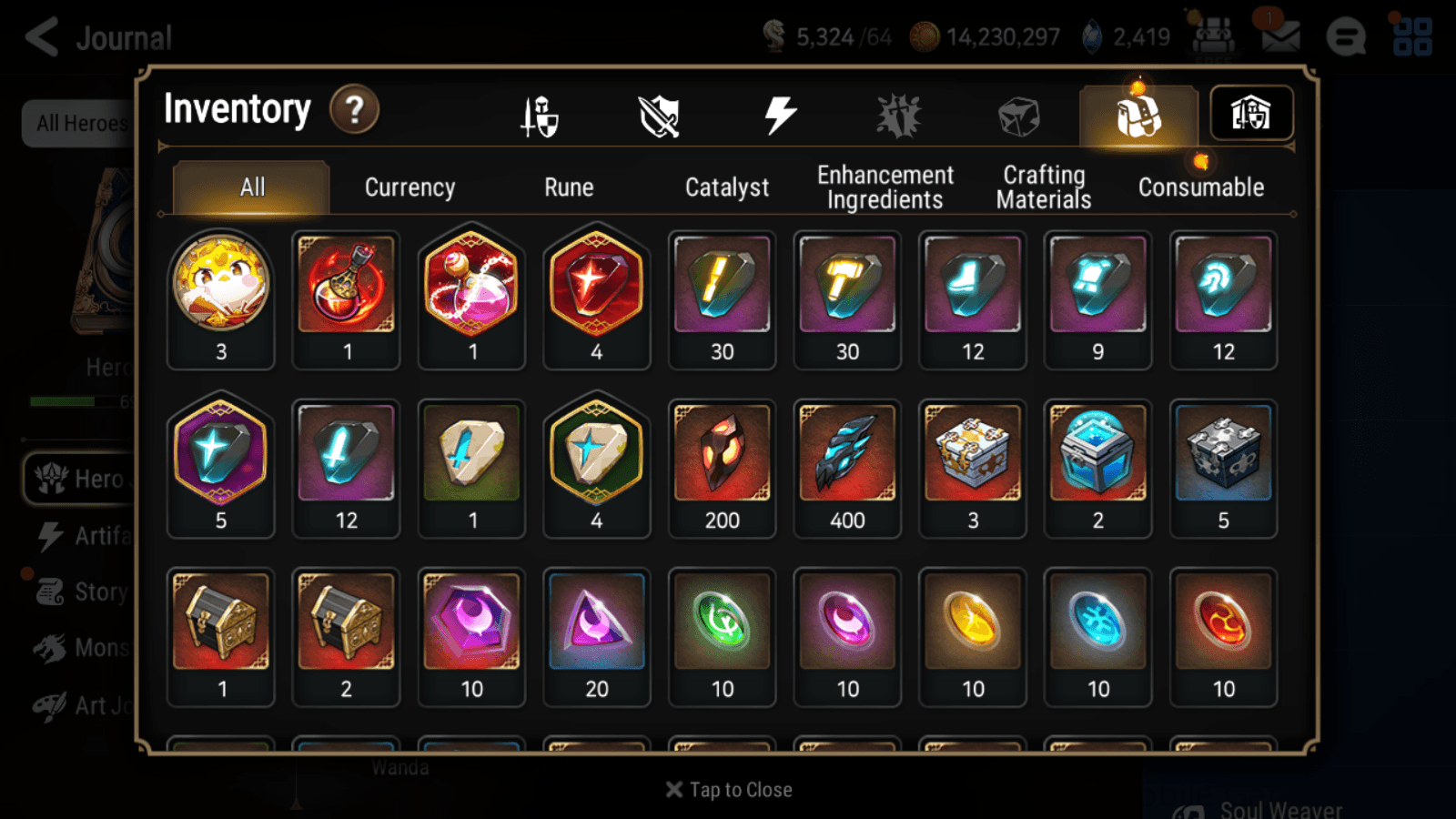This screenshot has width=1456, height=819.
Task: Tap the Inventory help question mark
Action: tap(354, 109)
